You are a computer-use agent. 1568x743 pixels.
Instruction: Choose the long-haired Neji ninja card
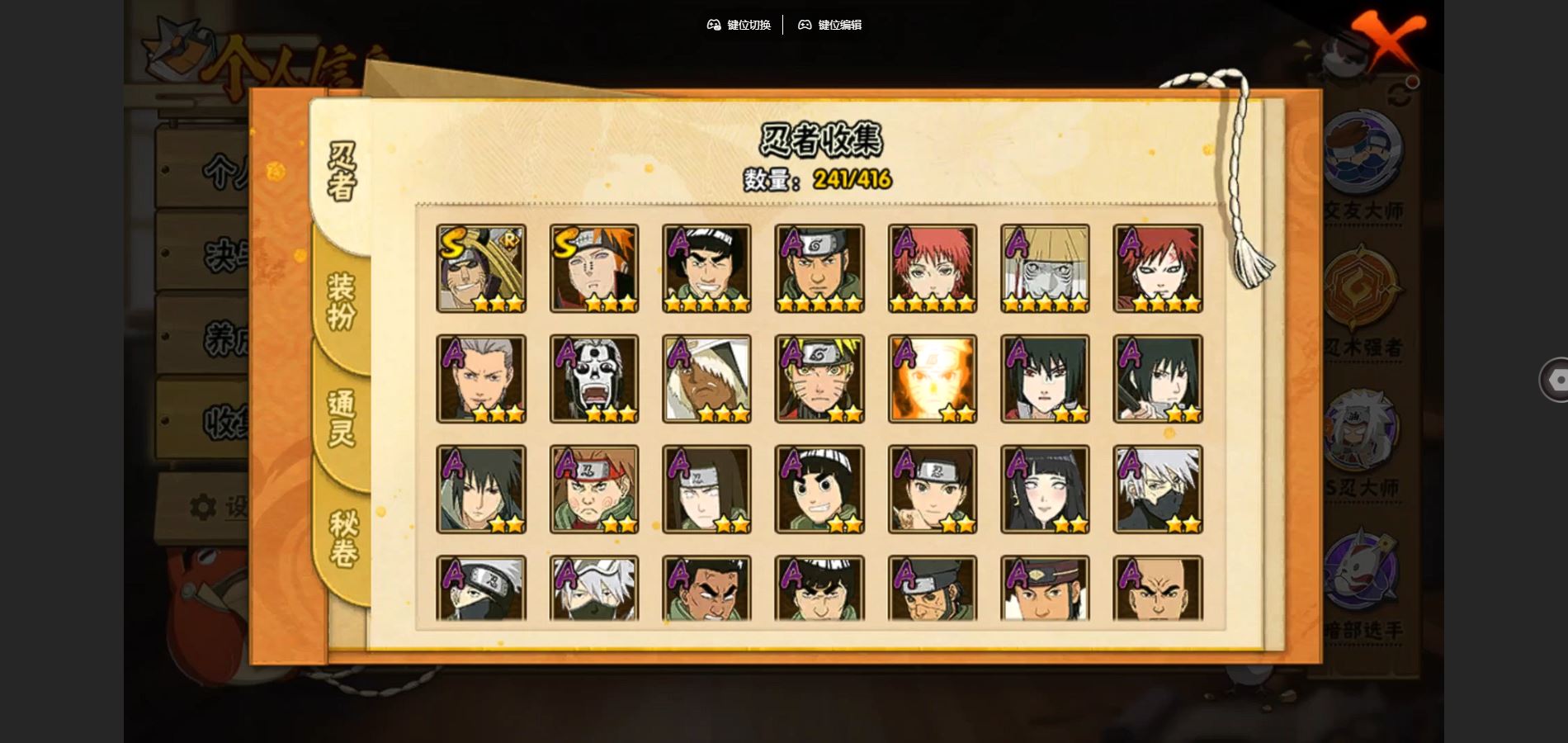coord(706,490)
